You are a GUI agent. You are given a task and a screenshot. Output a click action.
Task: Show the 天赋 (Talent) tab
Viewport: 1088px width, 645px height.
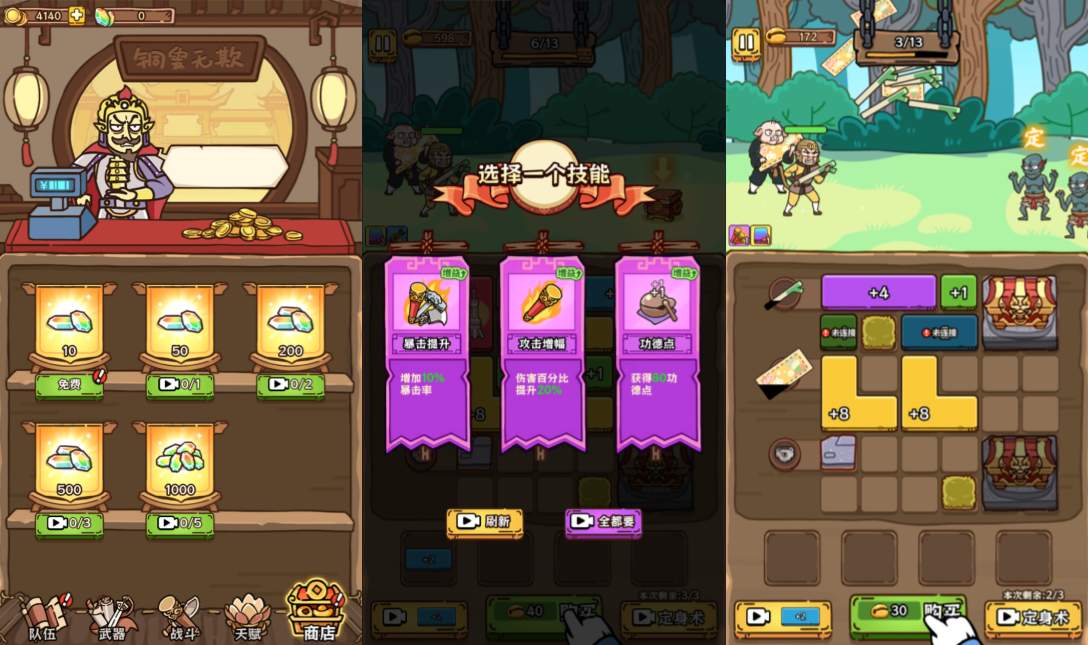click(248, 616)
